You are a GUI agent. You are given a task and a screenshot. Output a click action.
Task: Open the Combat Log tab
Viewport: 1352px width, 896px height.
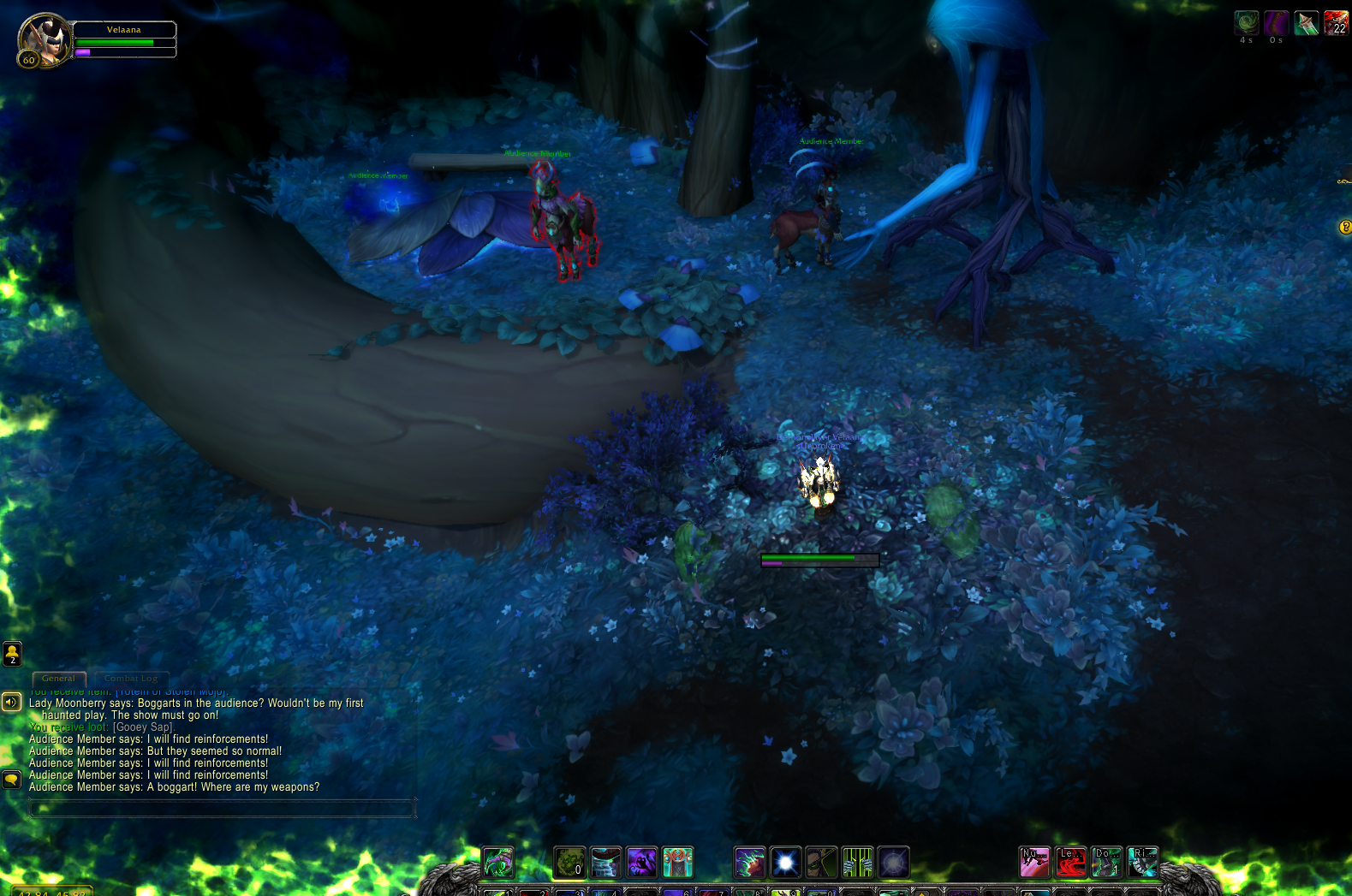pyautogui.click(x=131, y=679)
